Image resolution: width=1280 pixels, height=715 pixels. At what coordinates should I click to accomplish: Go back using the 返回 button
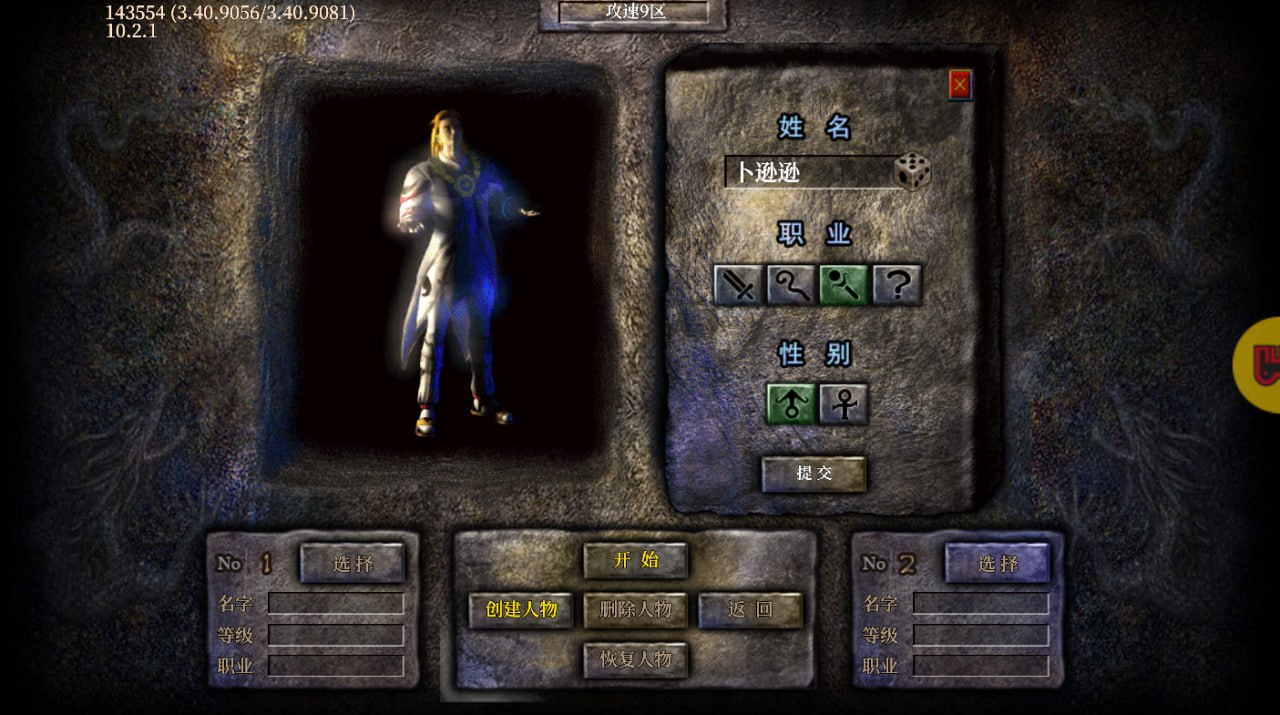click(x=750, y=610)
